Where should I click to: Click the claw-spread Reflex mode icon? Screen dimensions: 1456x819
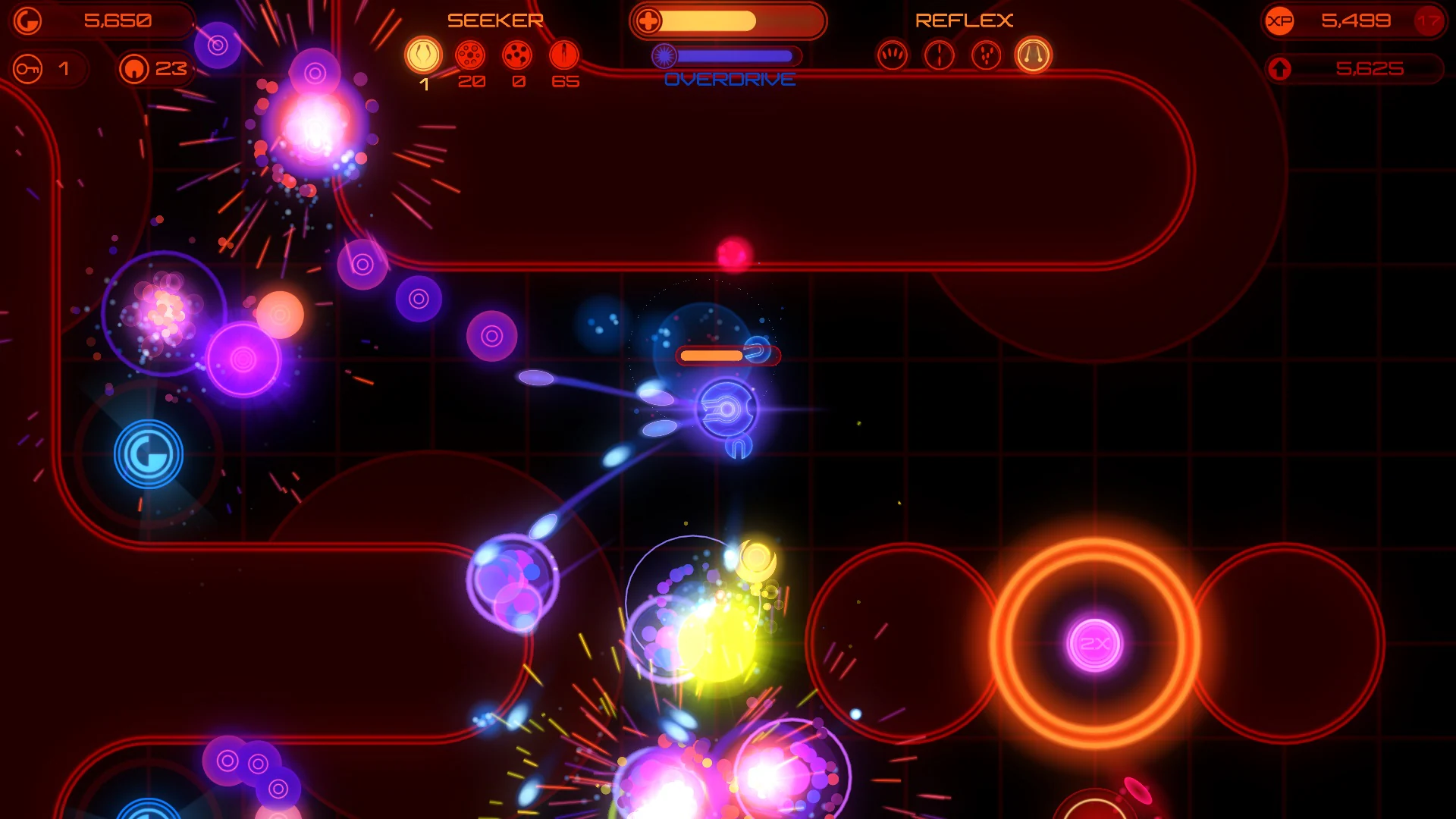coord(893,55)
